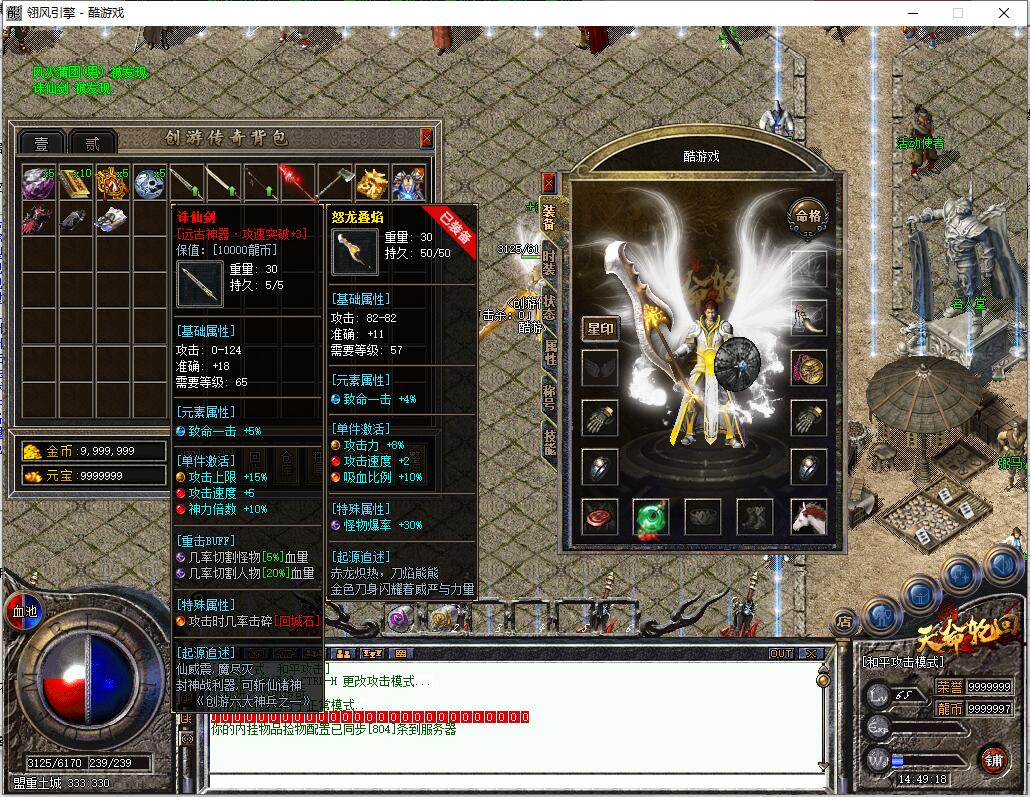The image size is (1030, 797).
Task: Select the axe item in backpack
Action: click(333, 183)
